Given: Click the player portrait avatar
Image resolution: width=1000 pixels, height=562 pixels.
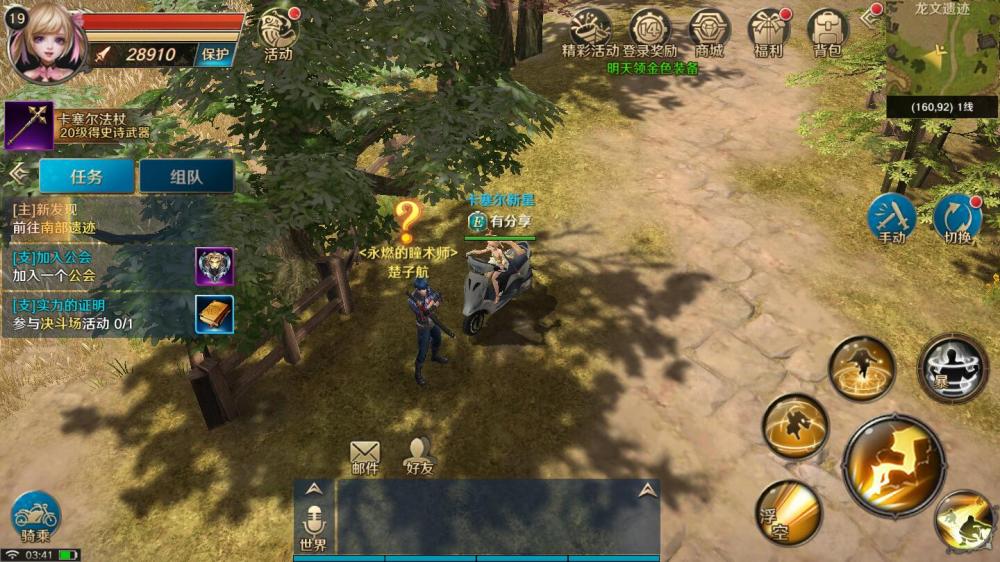Looking at the screenshot, I should pos(44,40).
